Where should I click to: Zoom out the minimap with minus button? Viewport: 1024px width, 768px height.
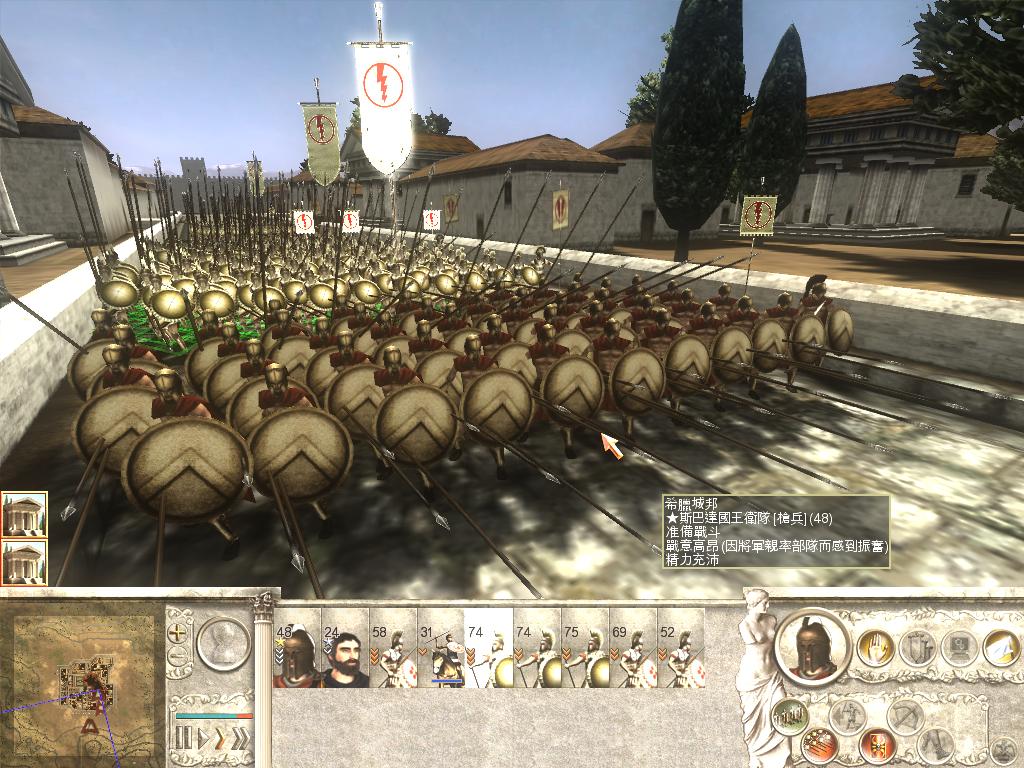coord(179,657)
